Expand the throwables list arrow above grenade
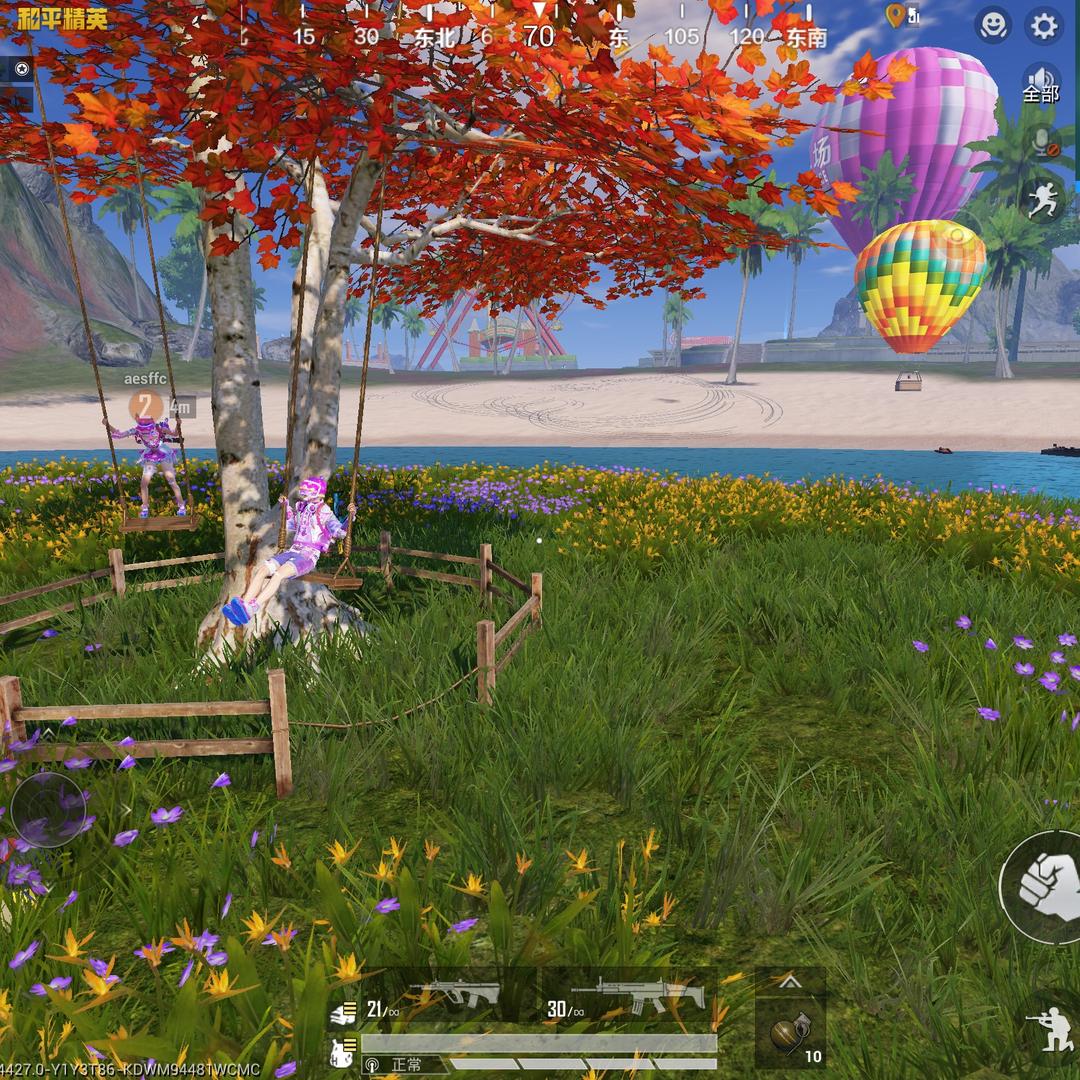 tap(790, 983)
